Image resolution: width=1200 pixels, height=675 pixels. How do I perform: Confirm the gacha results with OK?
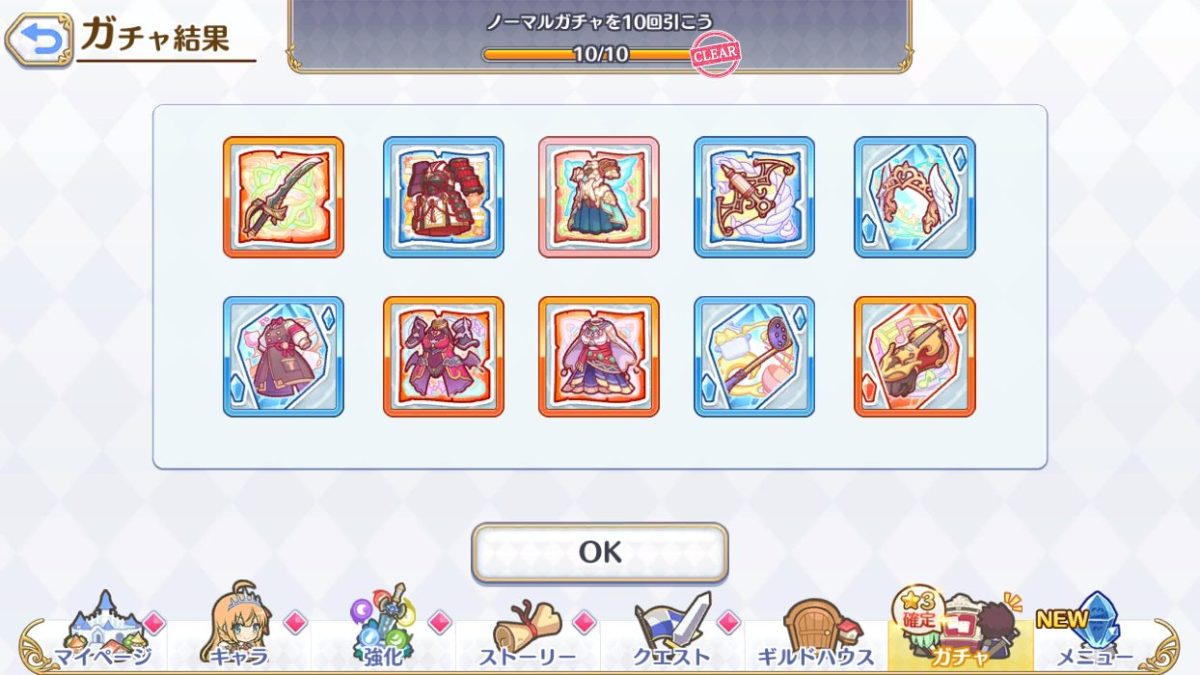click(599, 552)
